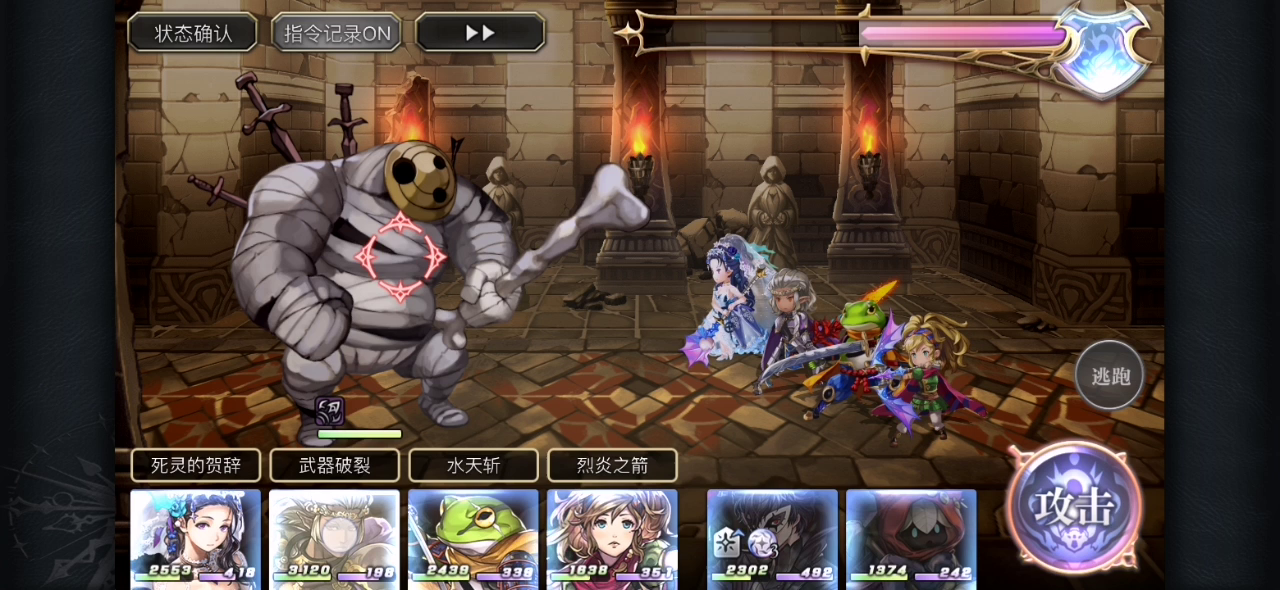The width and height of the screenshot is (1280, 590).
Task: Start the turn with 攻击 button
Action: coord(1074,507)
